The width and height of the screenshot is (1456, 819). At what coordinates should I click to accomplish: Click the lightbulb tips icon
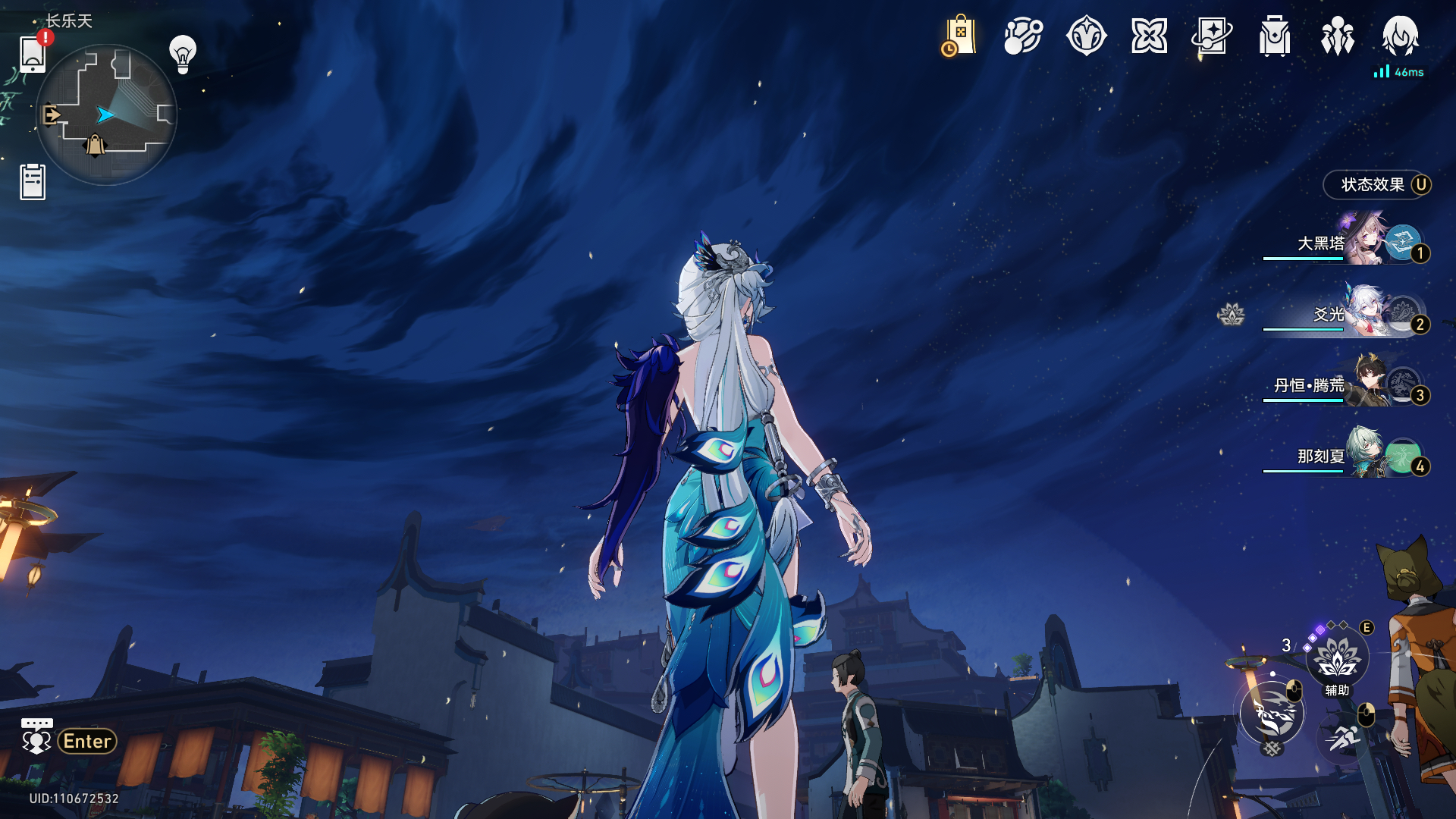pos(183,55)
